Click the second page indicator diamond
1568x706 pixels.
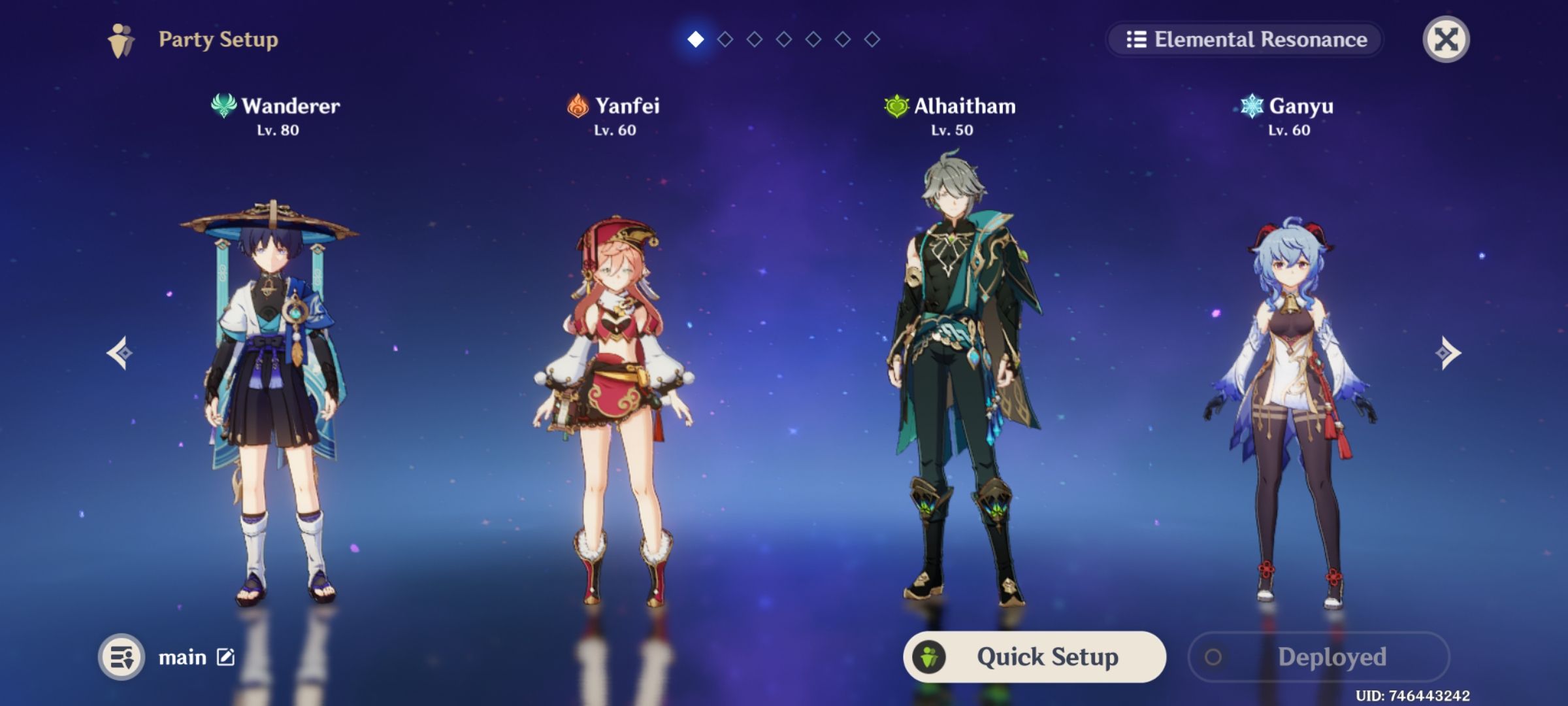(725, 39)
